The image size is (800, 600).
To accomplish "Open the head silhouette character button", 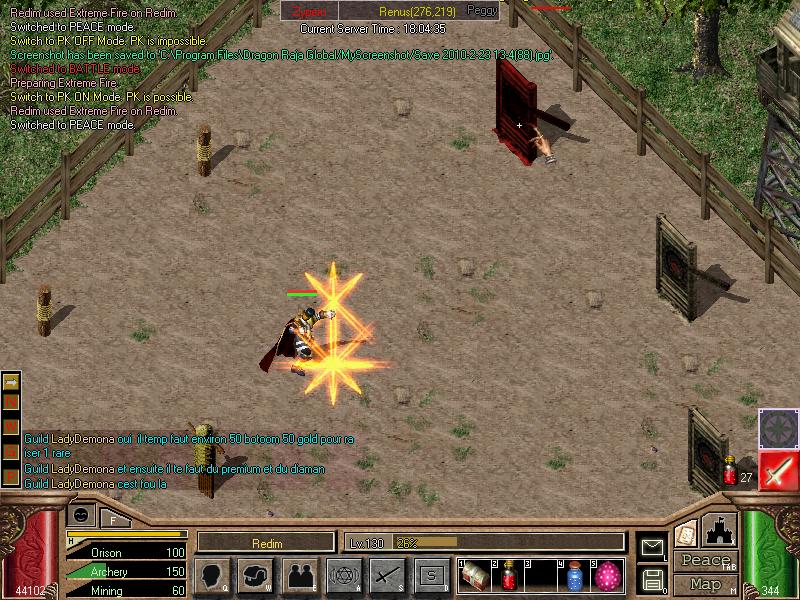I will (x=212, y=576).
